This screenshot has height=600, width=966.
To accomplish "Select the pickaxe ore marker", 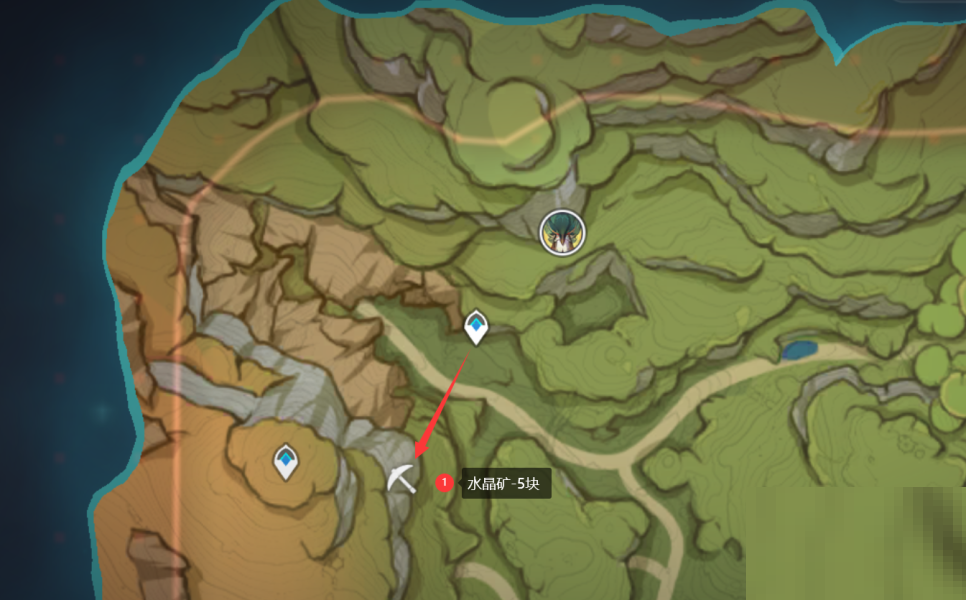I will [401, 478].
